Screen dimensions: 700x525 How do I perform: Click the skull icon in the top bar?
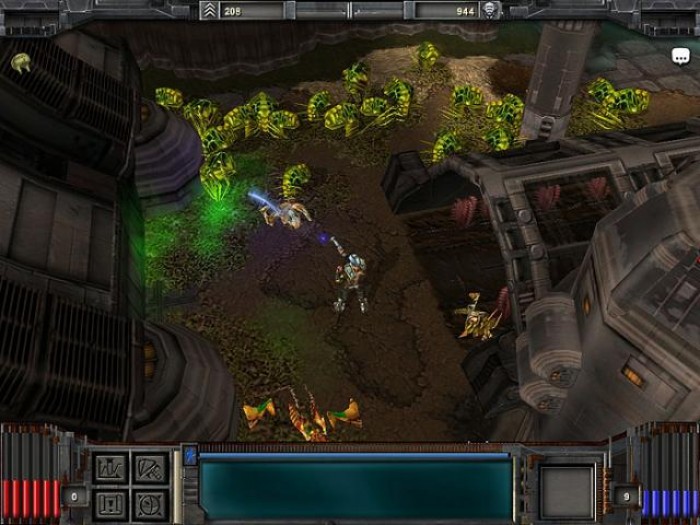[x=489, y=10]
